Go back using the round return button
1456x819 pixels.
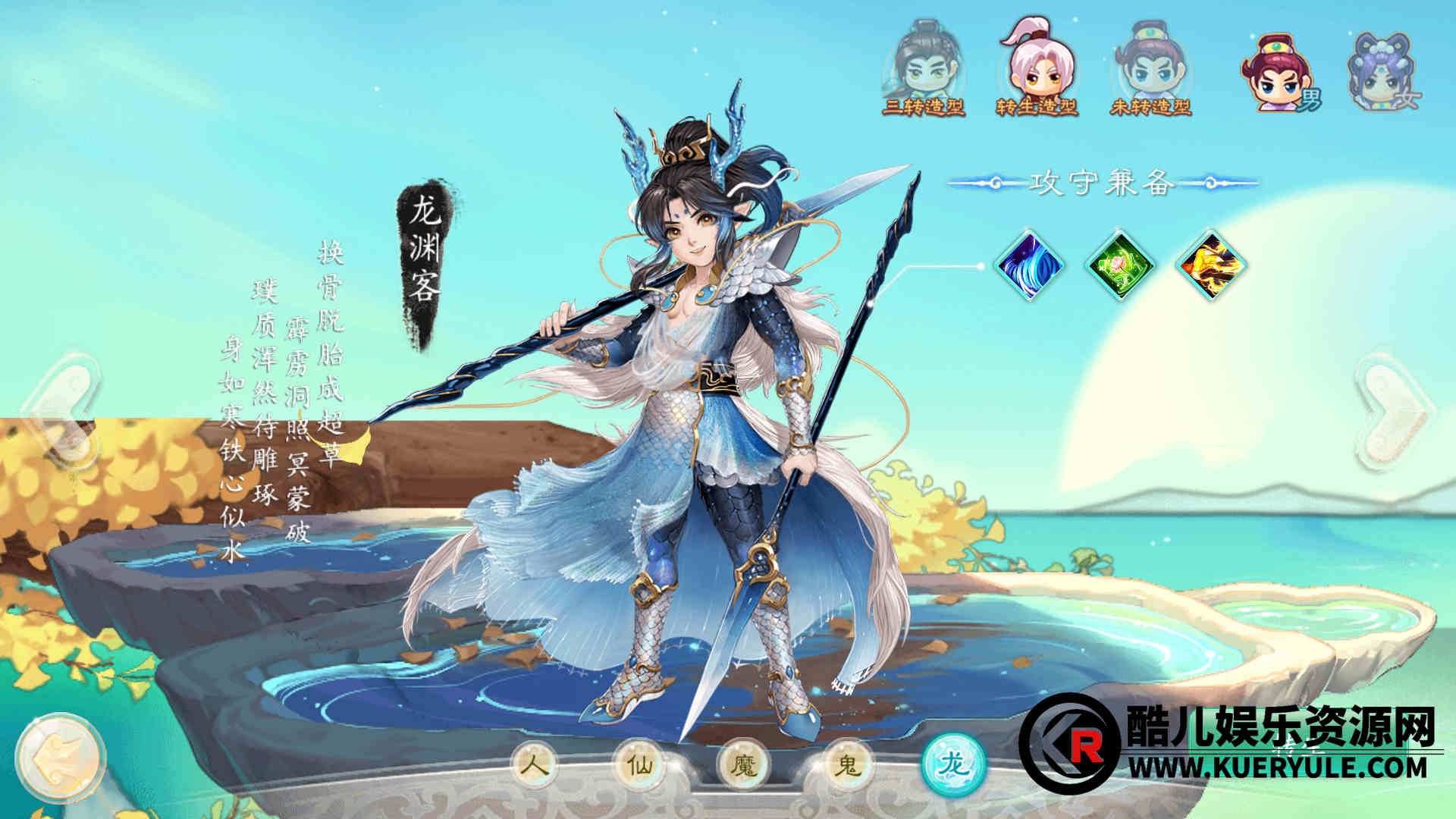[x=61, y=758]
